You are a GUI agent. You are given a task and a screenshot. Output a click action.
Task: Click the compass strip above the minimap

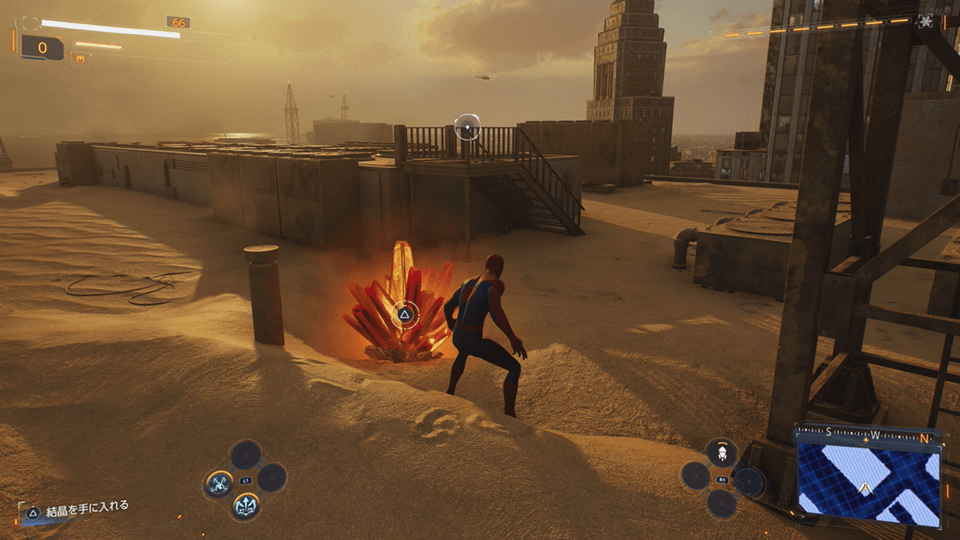pyautogui.click(x=868, y=436)
